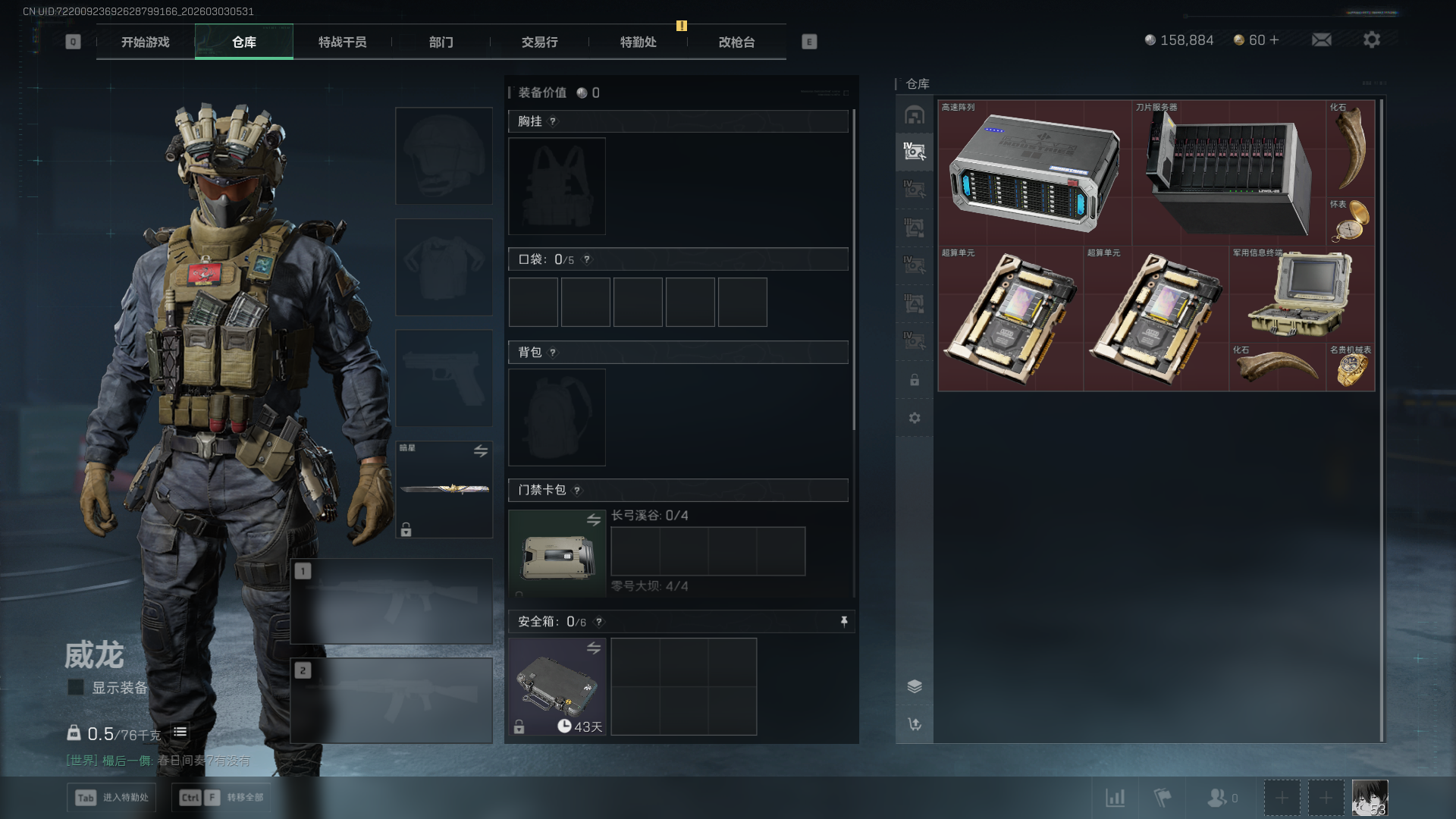Toggle the 显示装备 show equipment checkbox

tap(76, 688)
